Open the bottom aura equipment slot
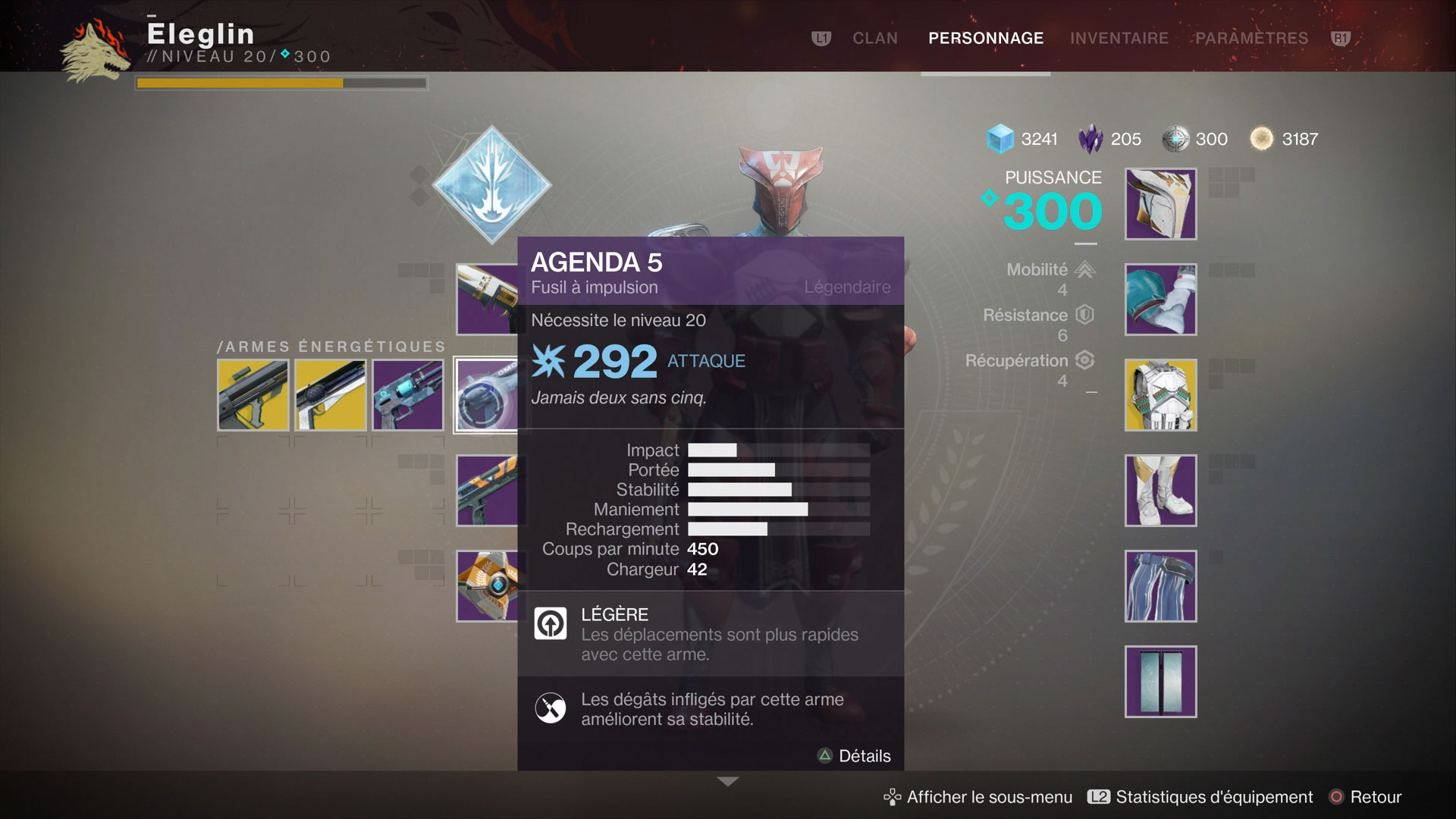The image size is (1456, 819). pos(1160,682)
